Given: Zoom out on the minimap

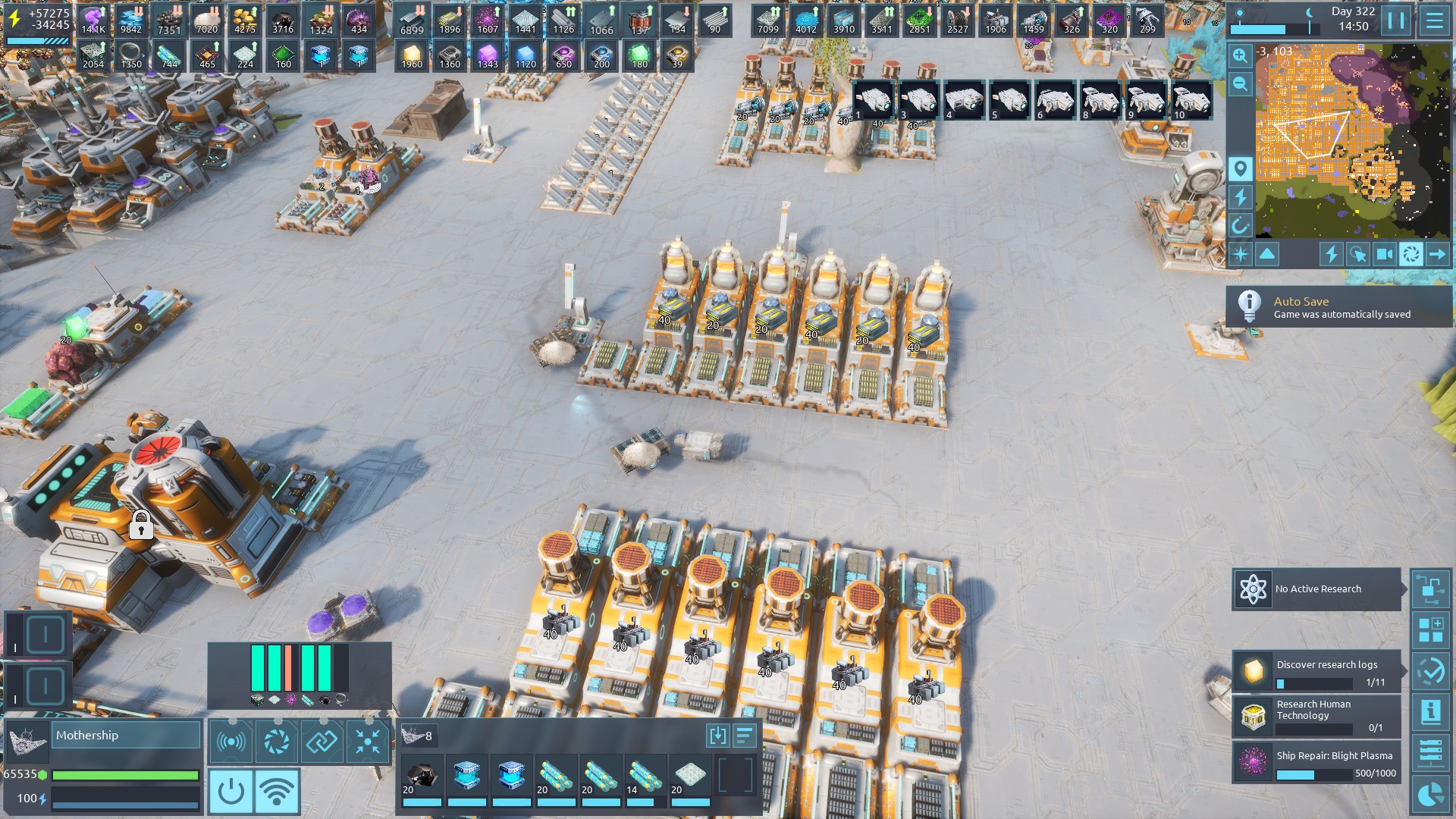Looking at the screenshot, I should [x=1241, y=84].
